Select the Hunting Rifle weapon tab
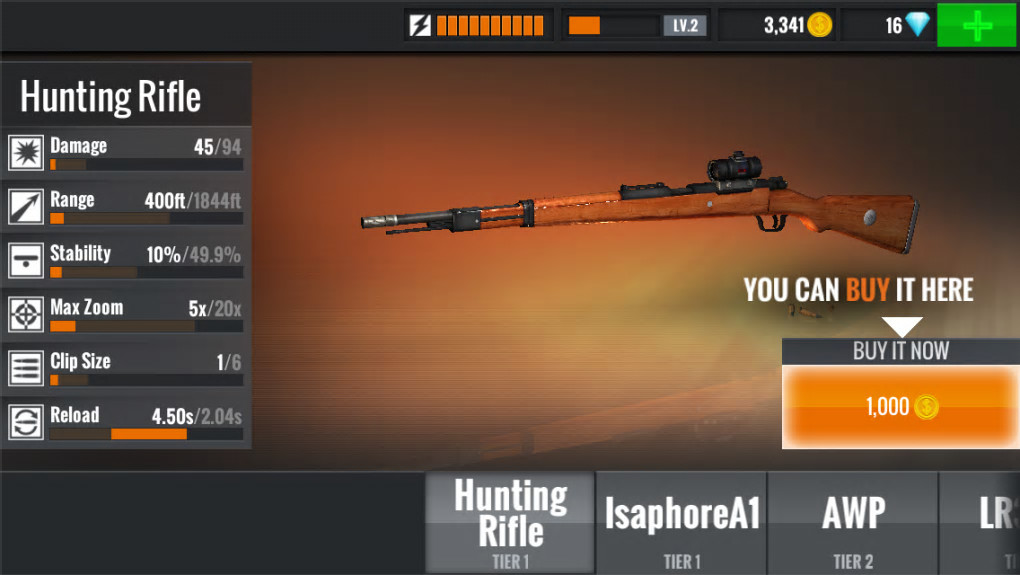The height and width of the screenshot is (575, 1020). (x=511, y=523)
